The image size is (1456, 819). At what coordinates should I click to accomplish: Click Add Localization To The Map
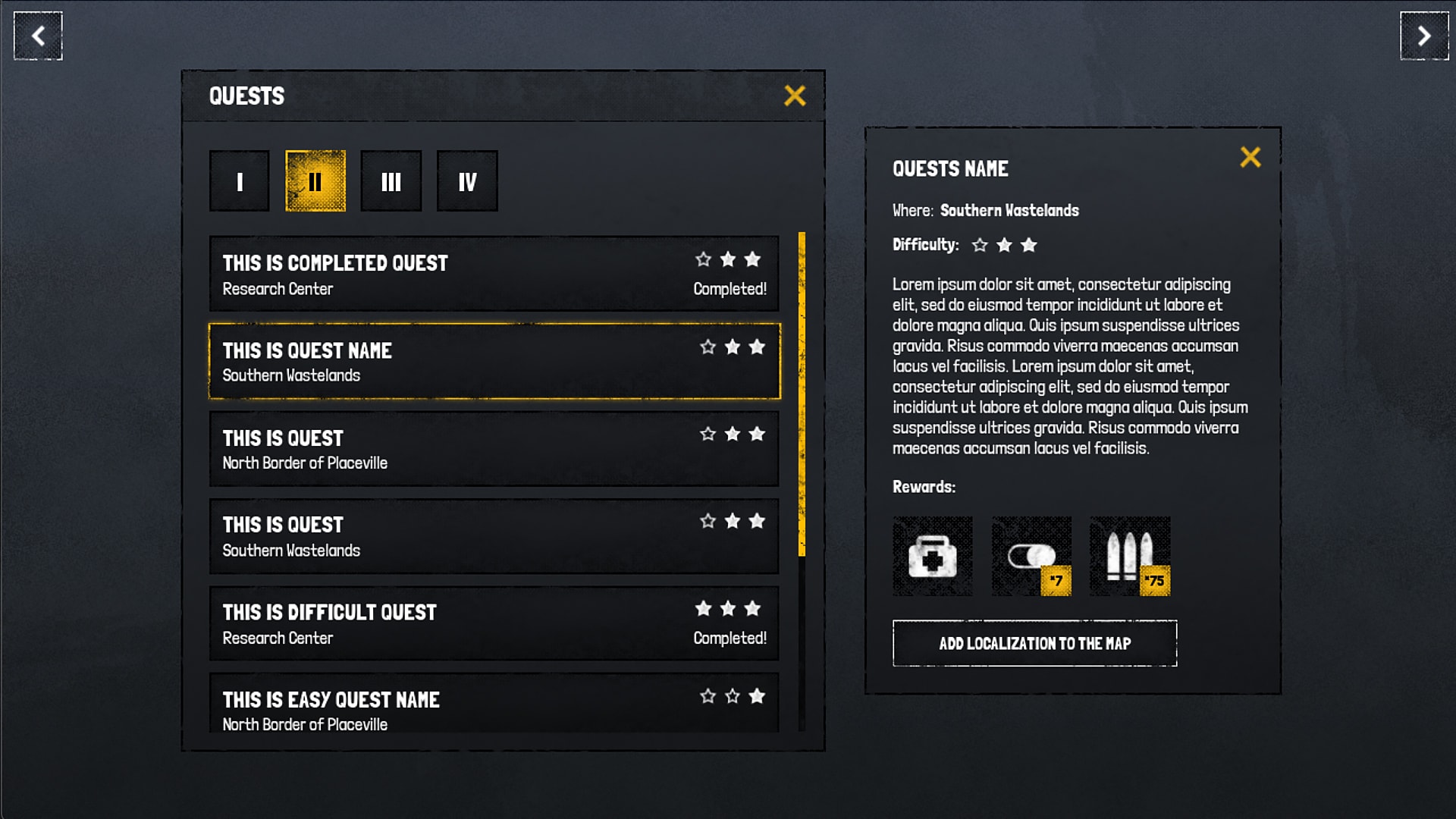point(1034,643)
